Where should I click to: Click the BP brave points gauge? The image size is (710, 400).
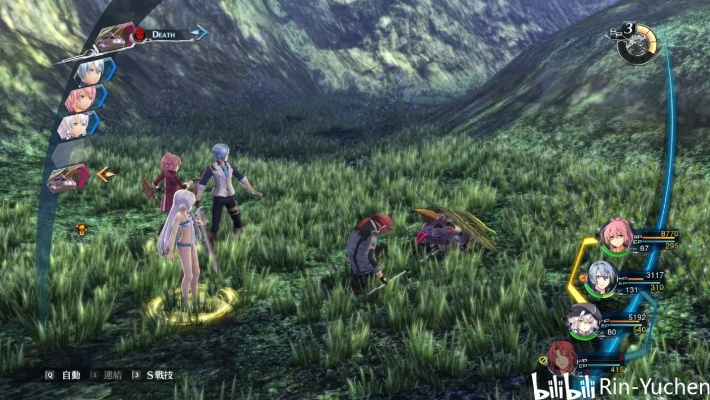click(637, 44)
